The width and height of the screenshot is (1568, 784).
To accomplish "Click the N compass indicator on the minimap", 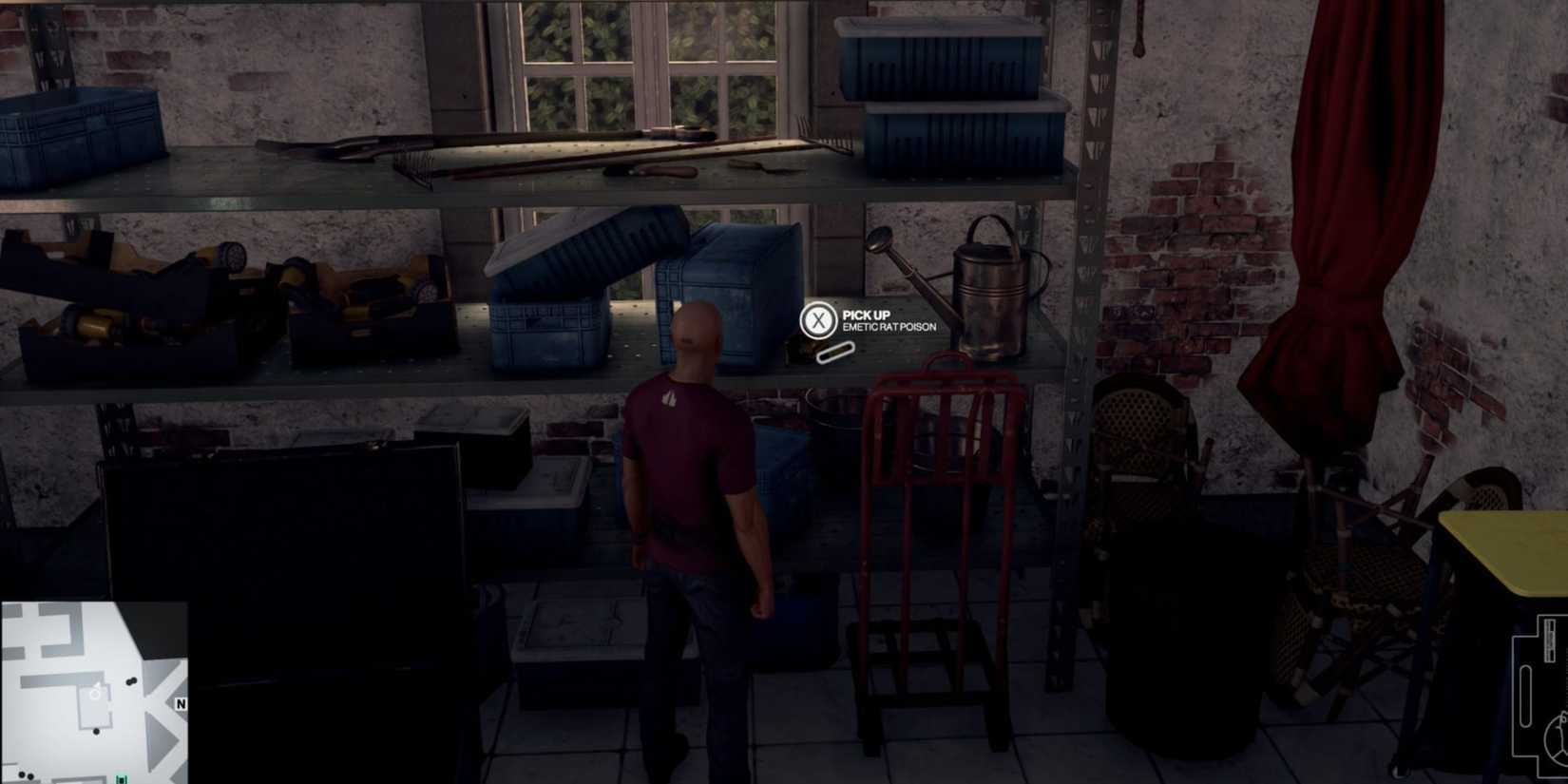I will (x=180, y=703).
